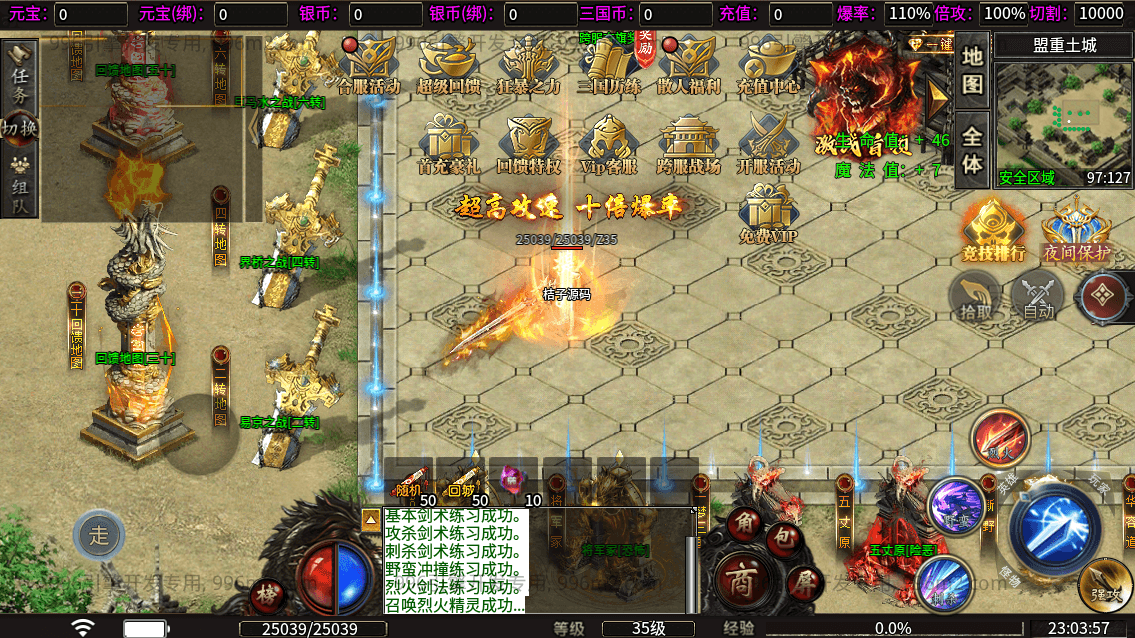The width and height of the screenshot is (1135, 638).
Task: Open the 超级回馈 rewards icon
Action: [446, 66]
